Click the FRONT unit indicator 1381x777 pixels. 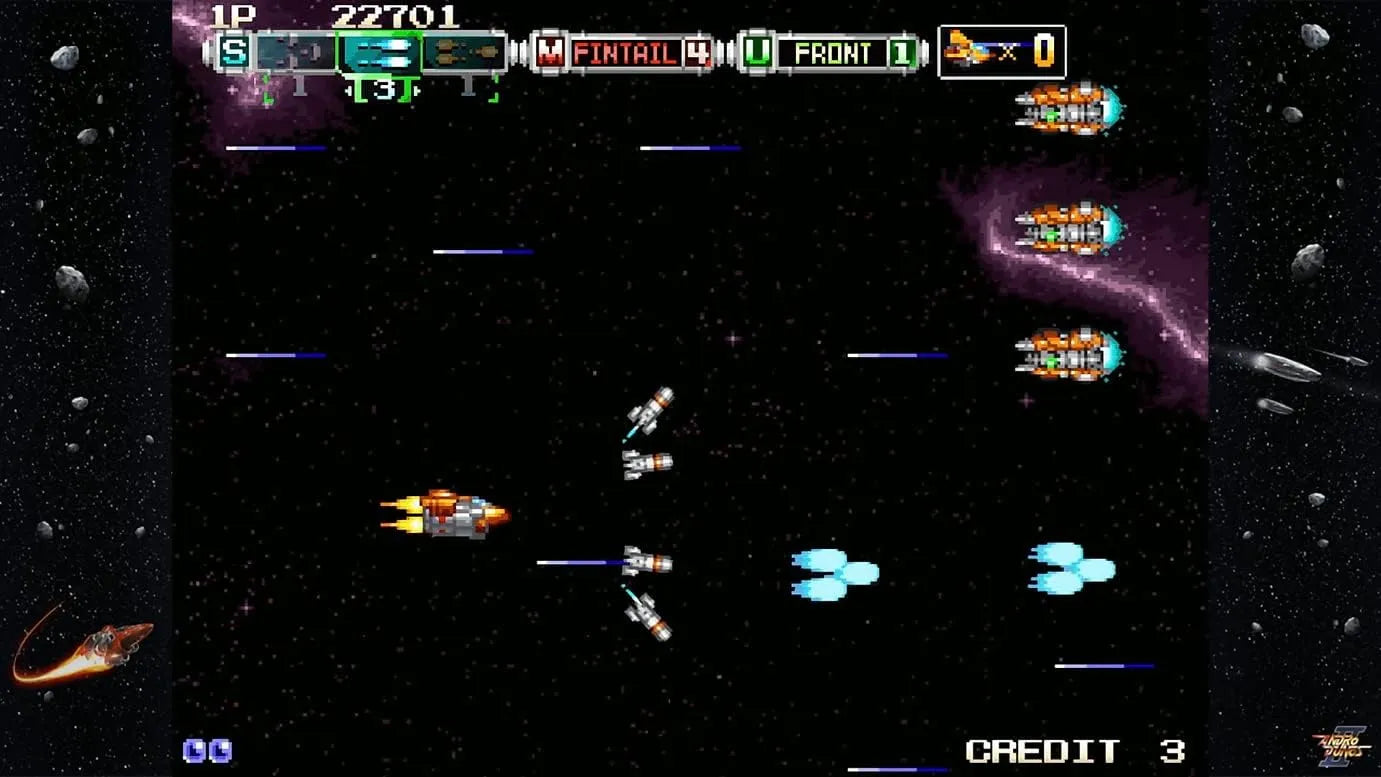(831, 52)
